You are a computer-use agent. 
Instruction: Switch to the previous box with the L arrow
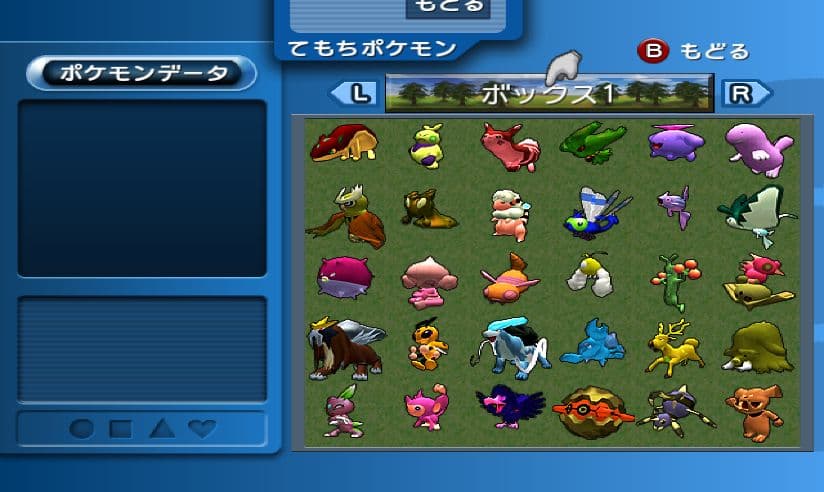[x=355, y=94]
